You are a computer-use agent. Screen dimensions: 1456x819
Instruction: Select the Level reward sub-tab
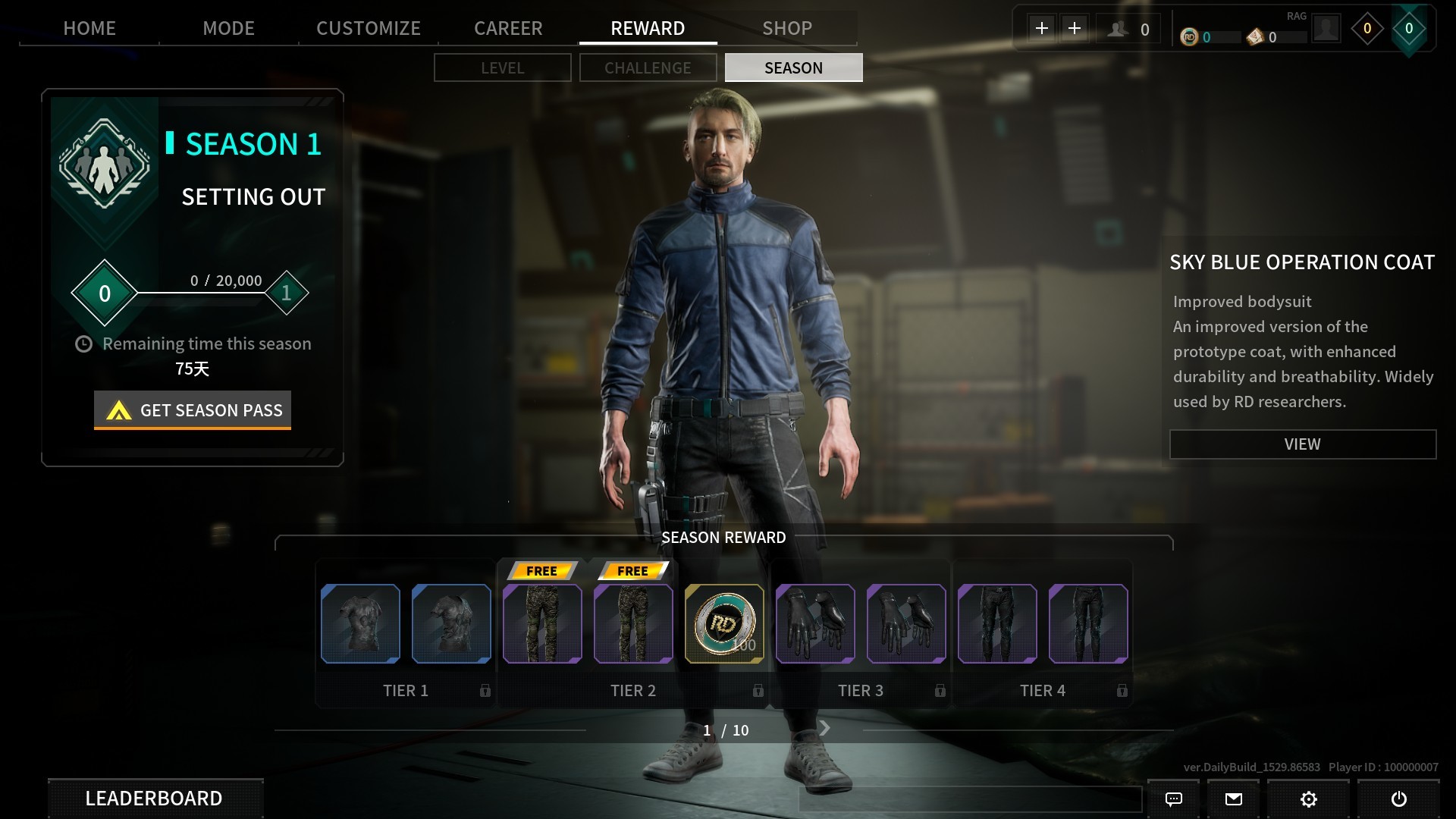click(x=502, y=67)
